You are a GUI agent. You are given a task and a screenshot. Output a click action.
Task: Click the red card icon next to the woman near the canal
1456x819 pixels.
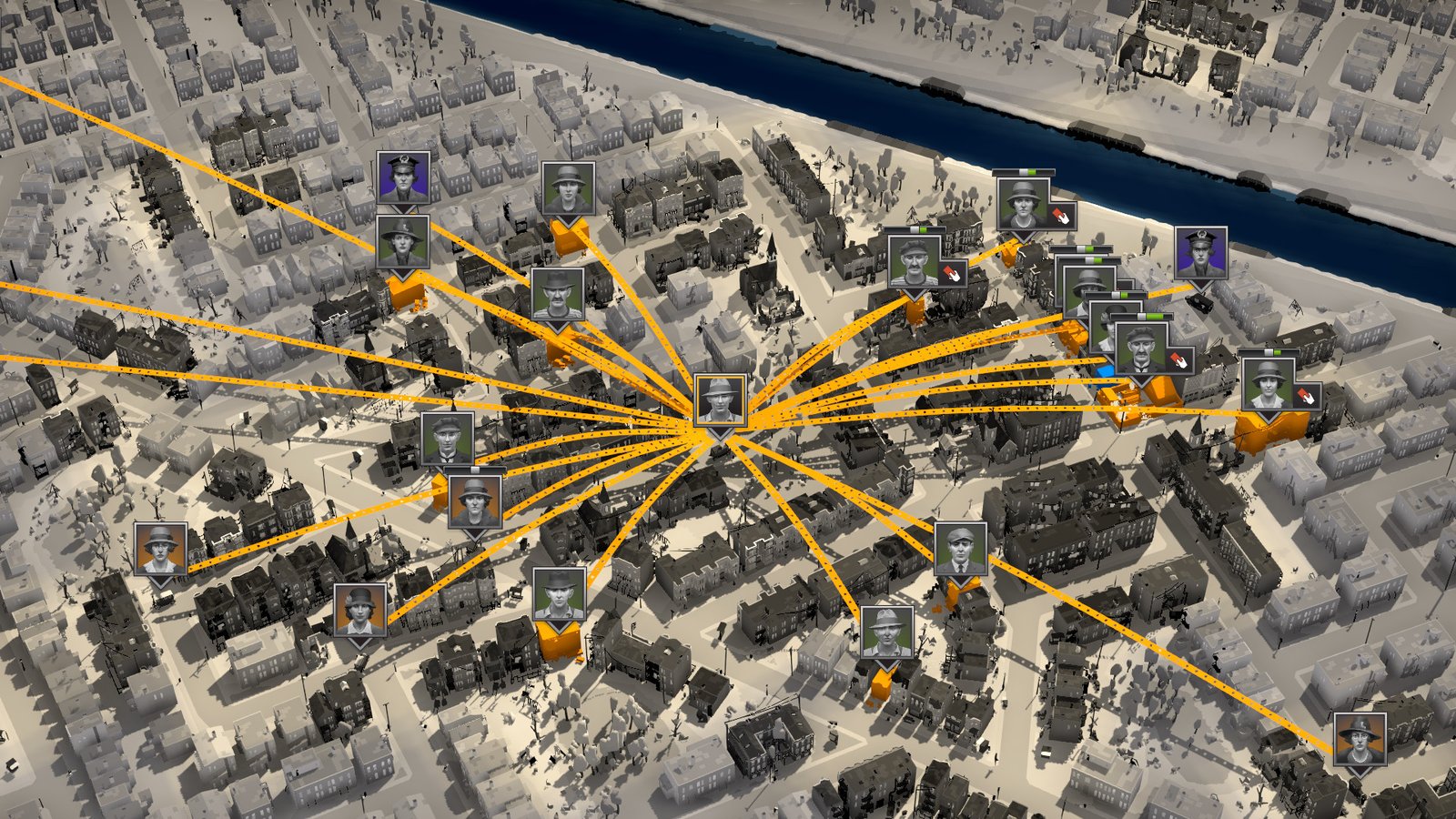[x=1061, y=216]
